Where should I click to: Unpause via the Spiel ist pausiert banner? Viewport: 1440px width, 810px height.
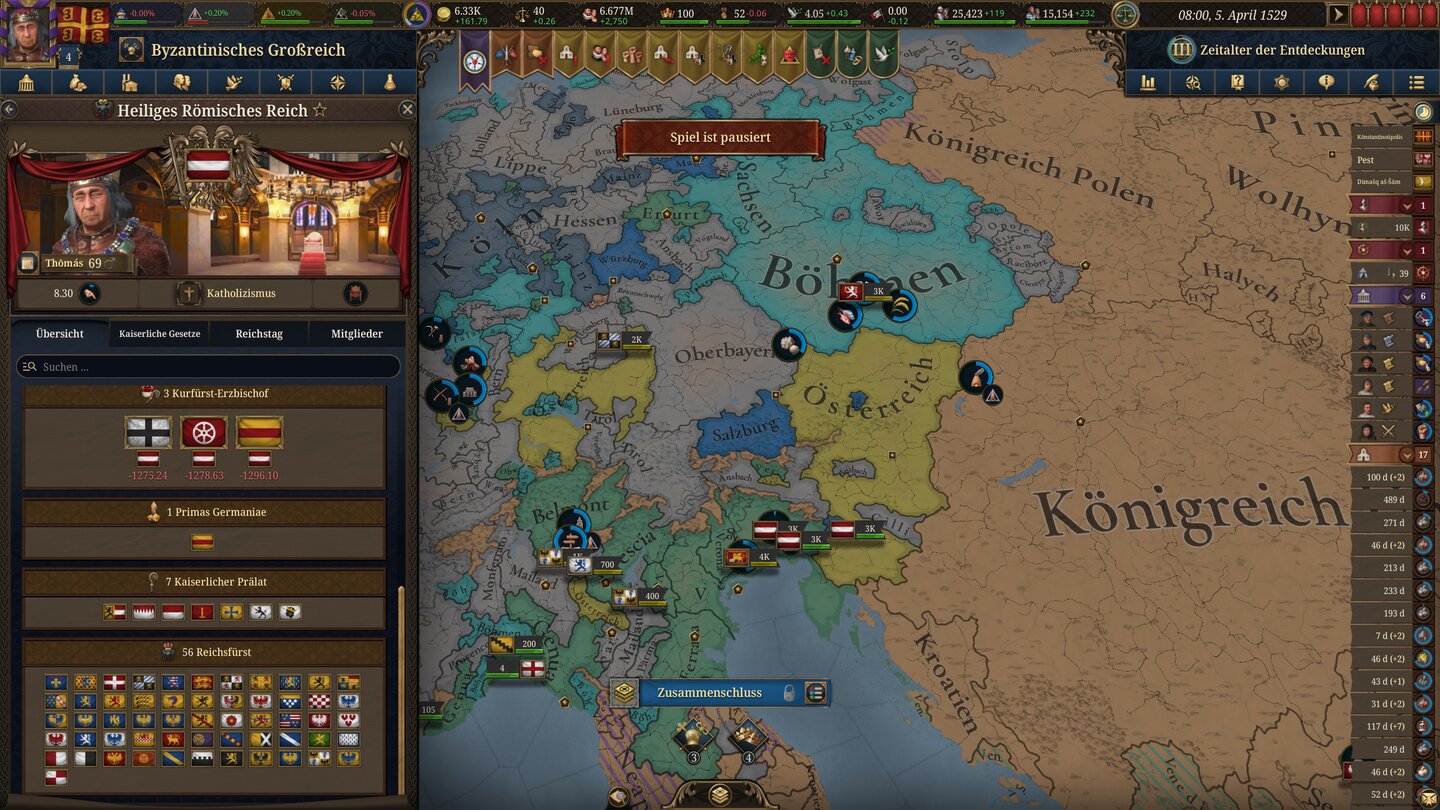point(719,137)
